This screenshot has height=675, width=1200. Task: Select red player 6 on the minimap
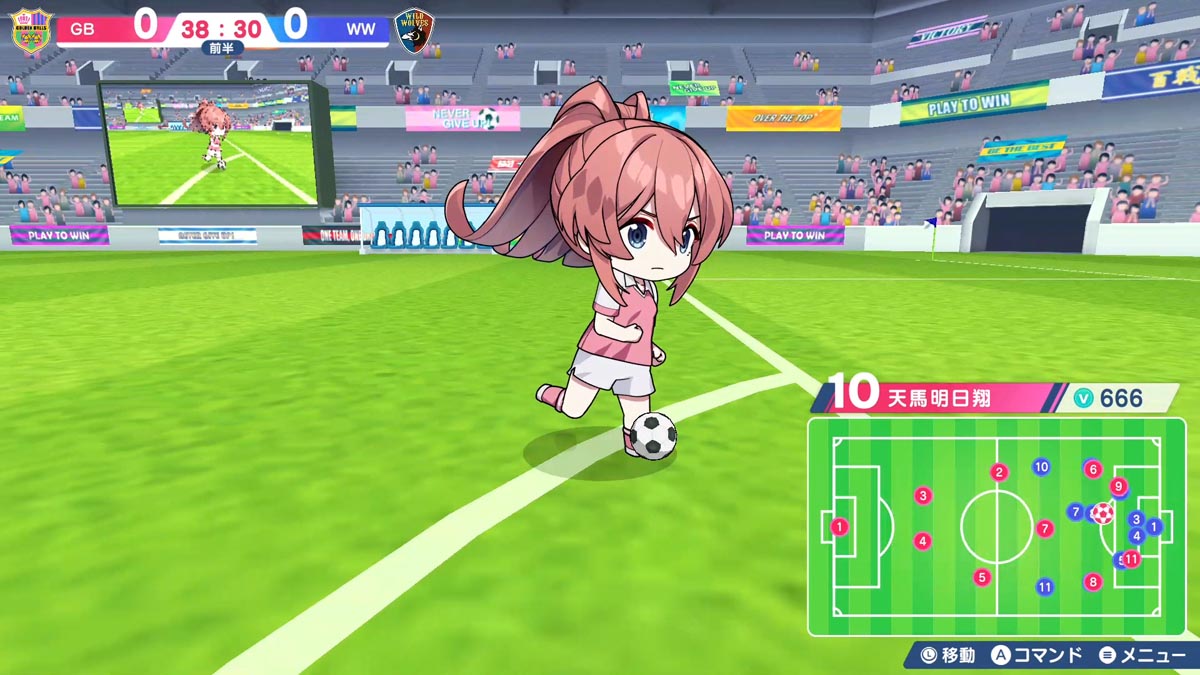point(1093,469)
